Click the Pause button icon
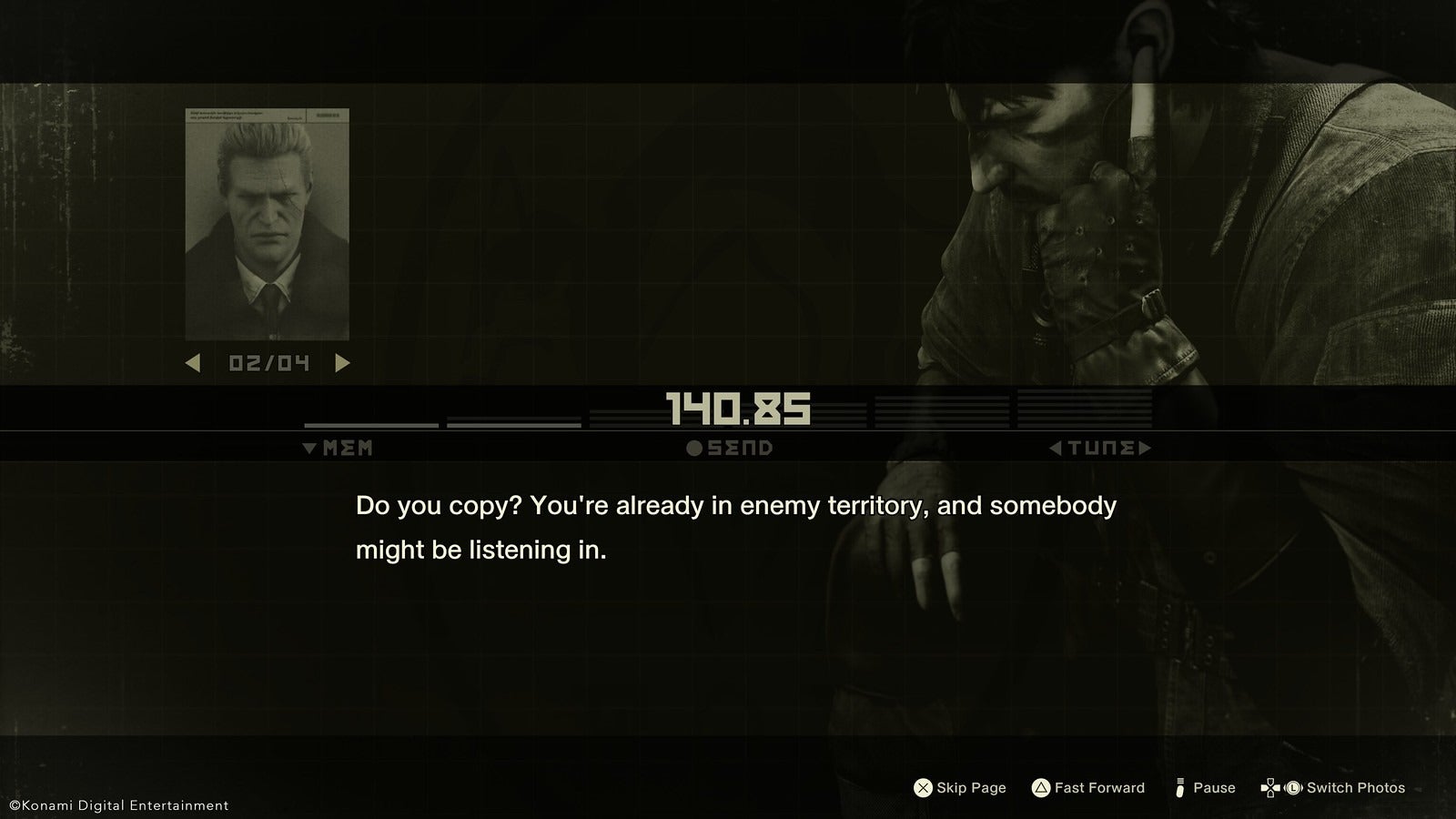The width and height of the screenshot is (1456, 819). point(1179,787)
